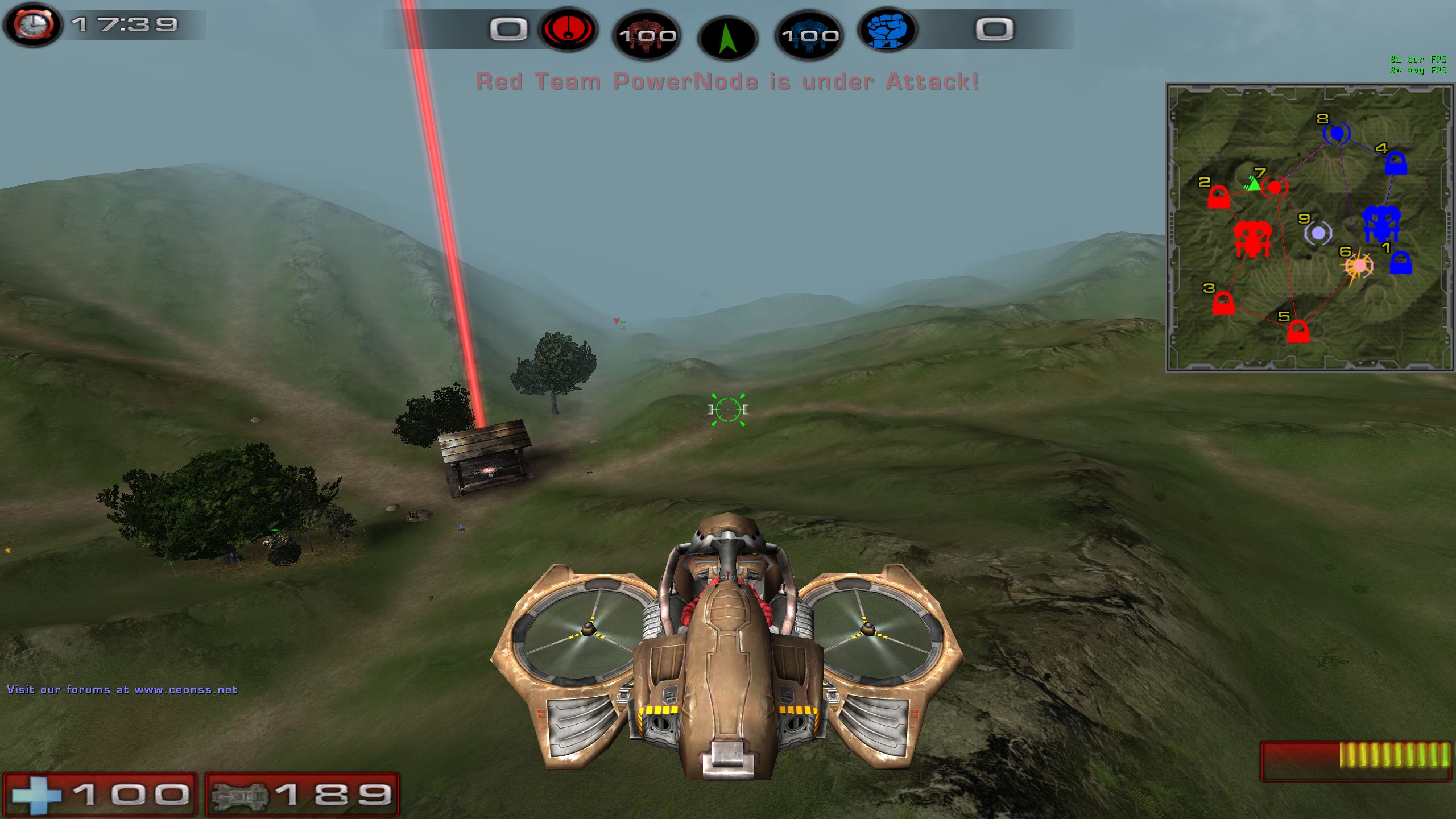Screen dimensions: 1456x819
Task: Click the green compass arrow icon
Action: click(727, 38)
